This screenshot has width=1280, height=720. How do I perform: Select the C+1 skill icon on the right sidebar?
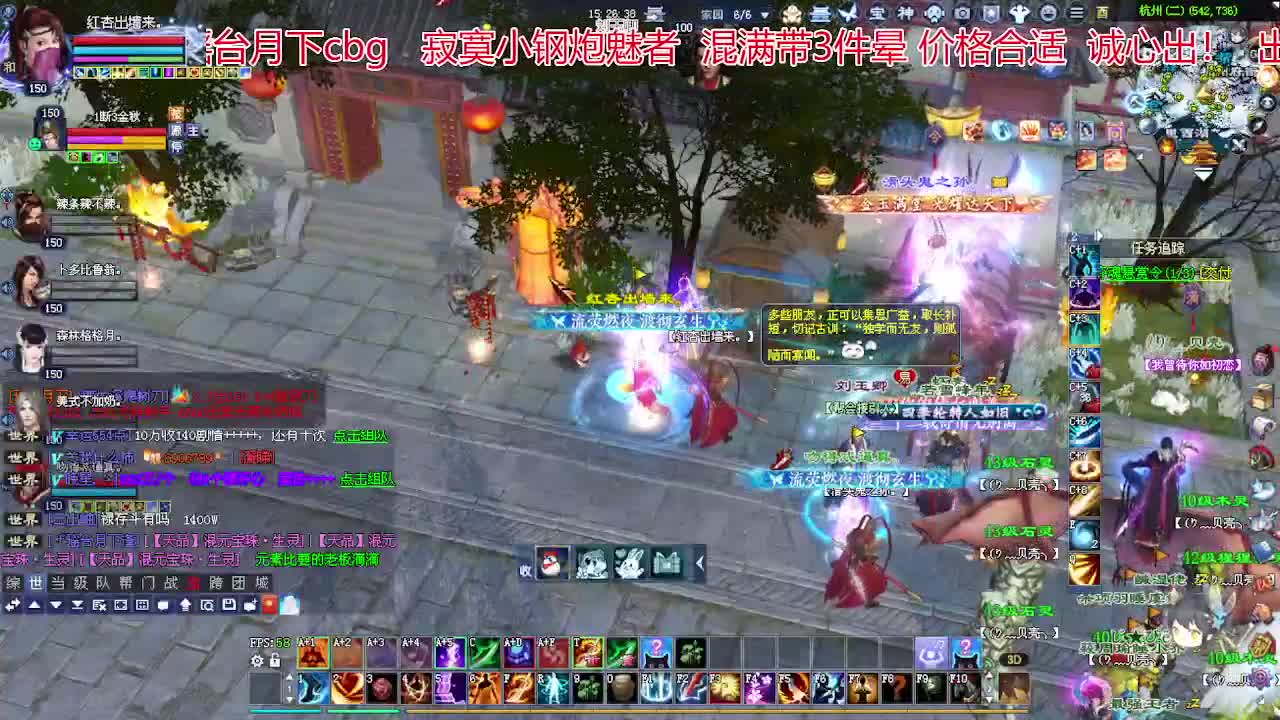[x=1083, y=258]
